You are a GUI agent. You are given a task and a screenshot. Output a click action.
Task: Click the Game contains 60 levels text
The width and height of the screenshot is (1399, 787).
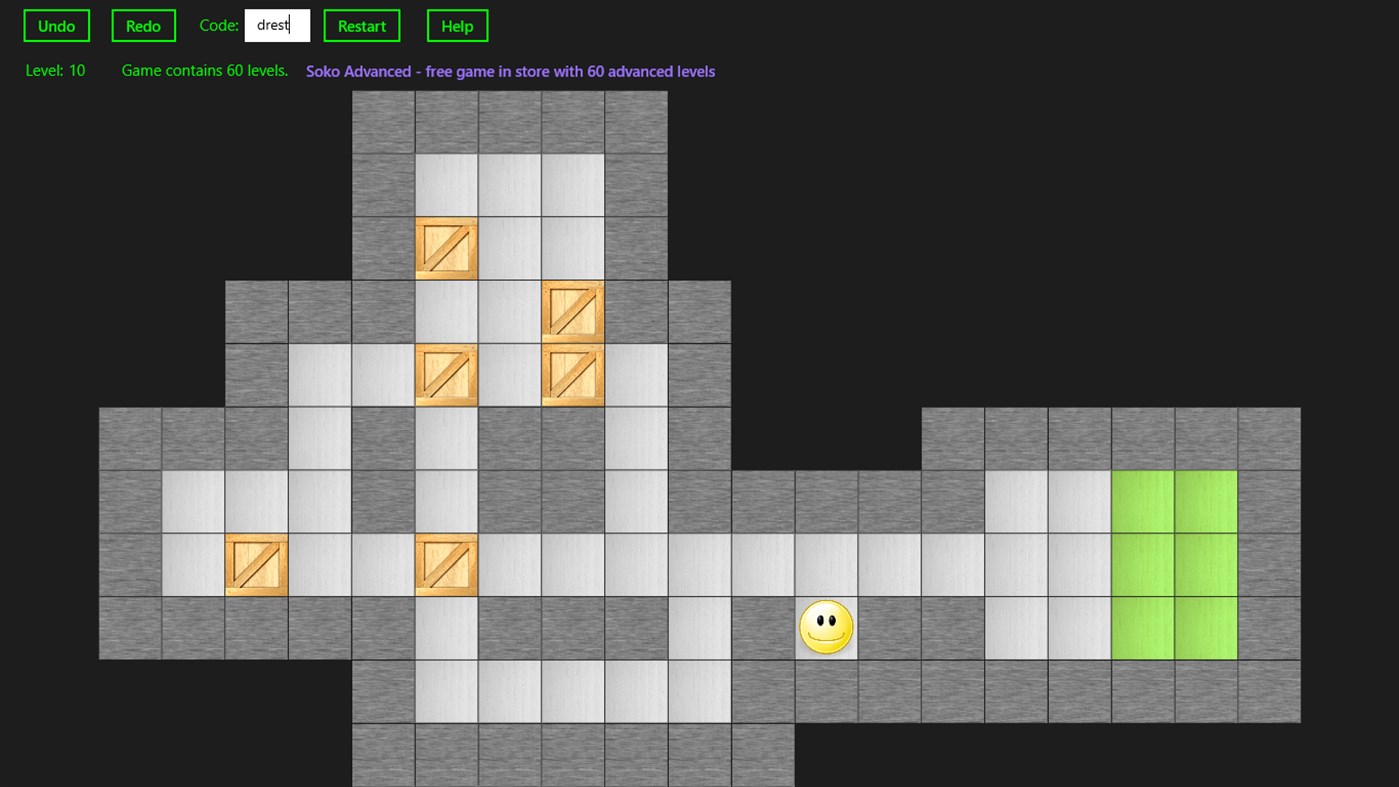click(x=204, y=70)
